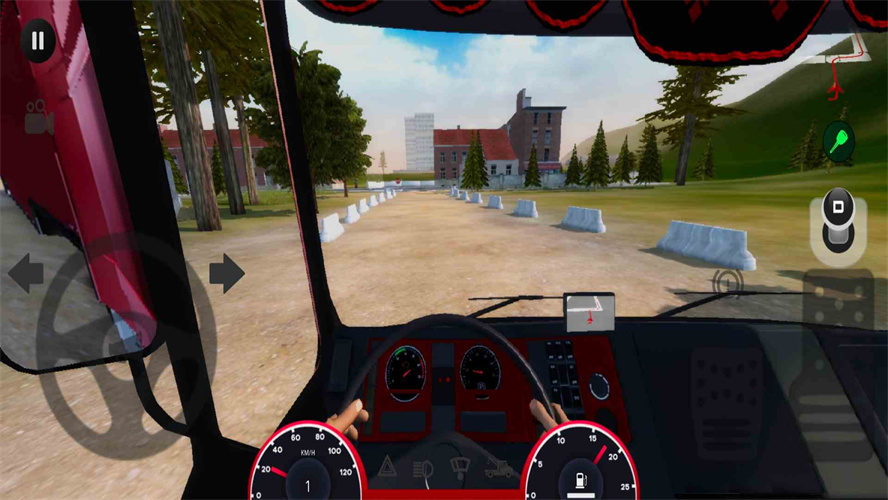
Task: Turn the ignition with the green key icon
Action: click(838, 140)
